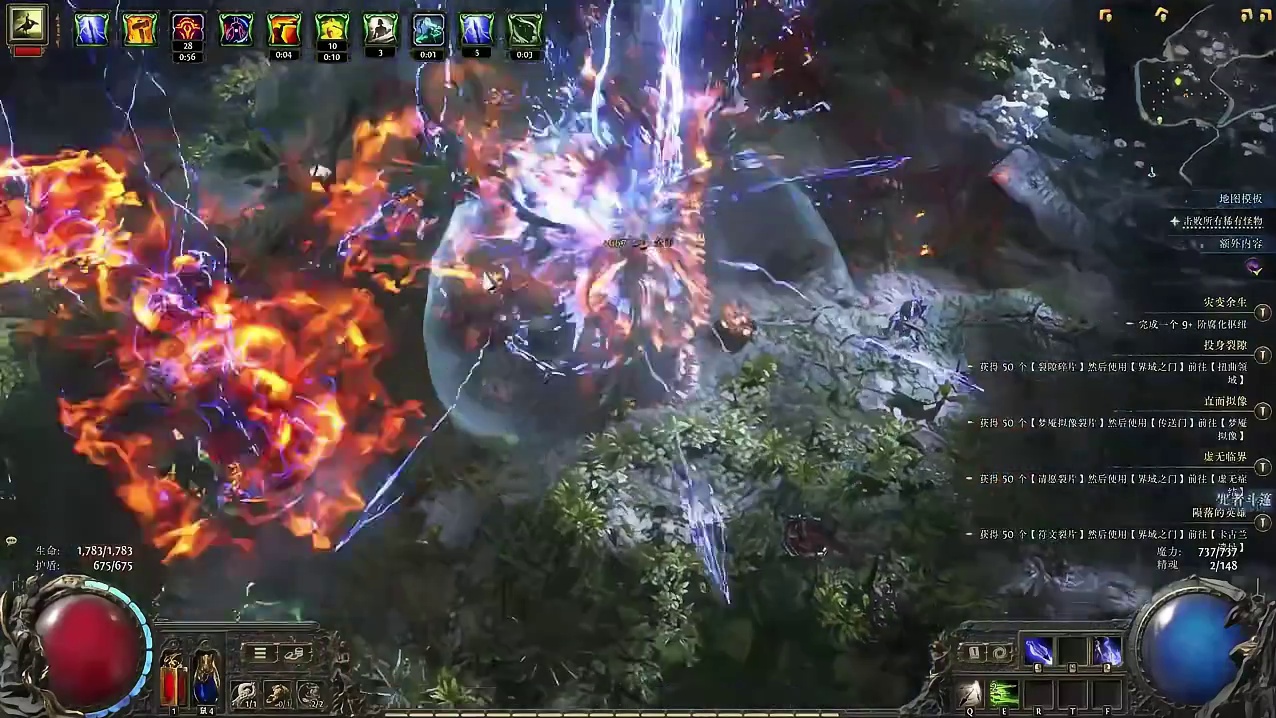The image size is (1276, 718).
Task: Toggle the 尖变余生 quest tracker entry
Action: 1263,313
